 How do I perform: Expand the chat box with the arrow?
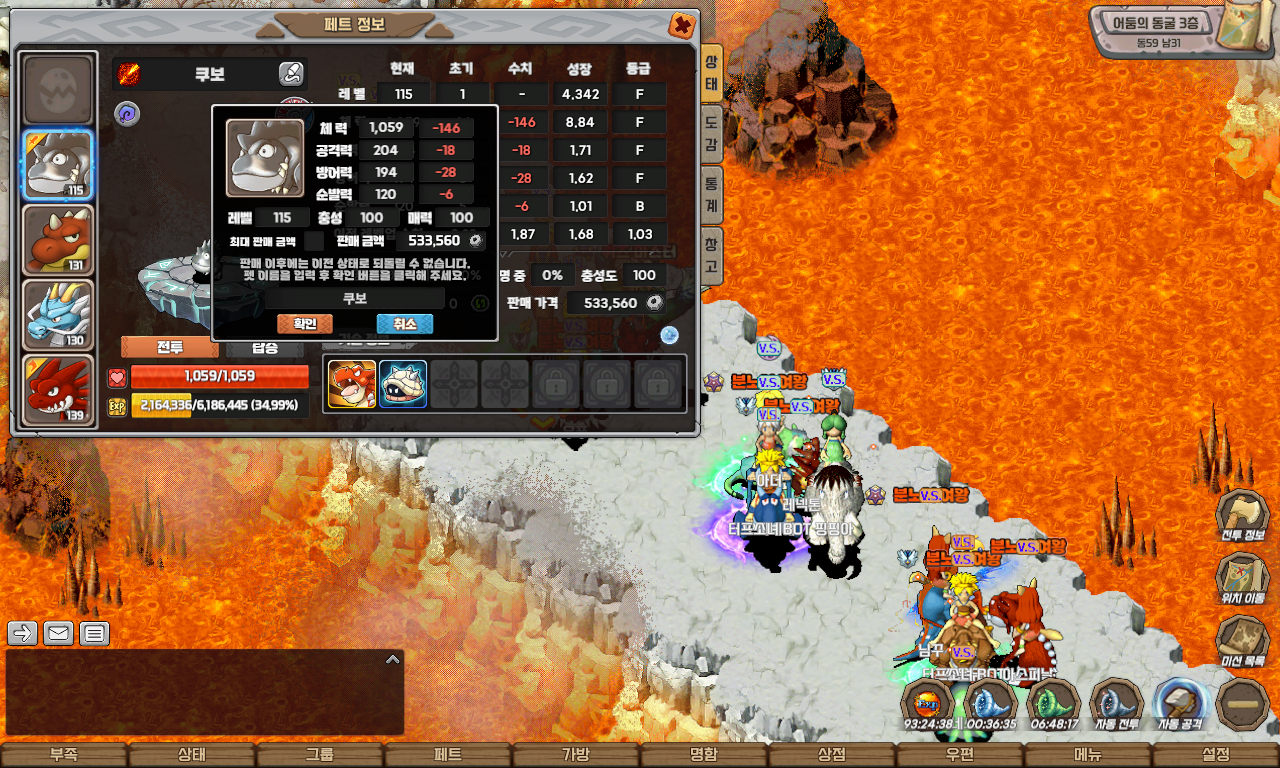(393, 659)
